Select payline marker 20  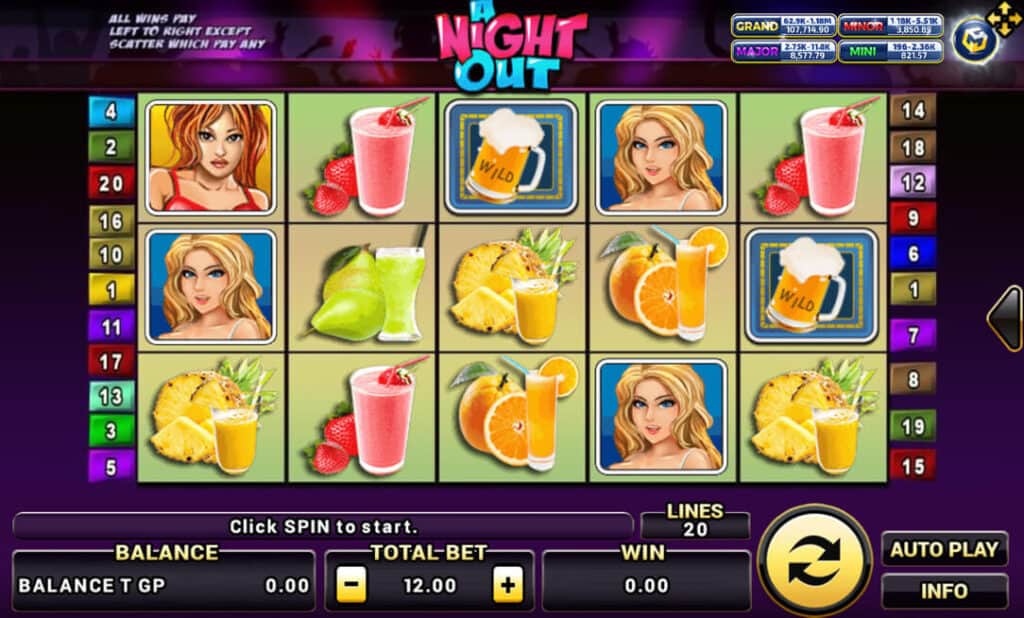click(111, 183)
